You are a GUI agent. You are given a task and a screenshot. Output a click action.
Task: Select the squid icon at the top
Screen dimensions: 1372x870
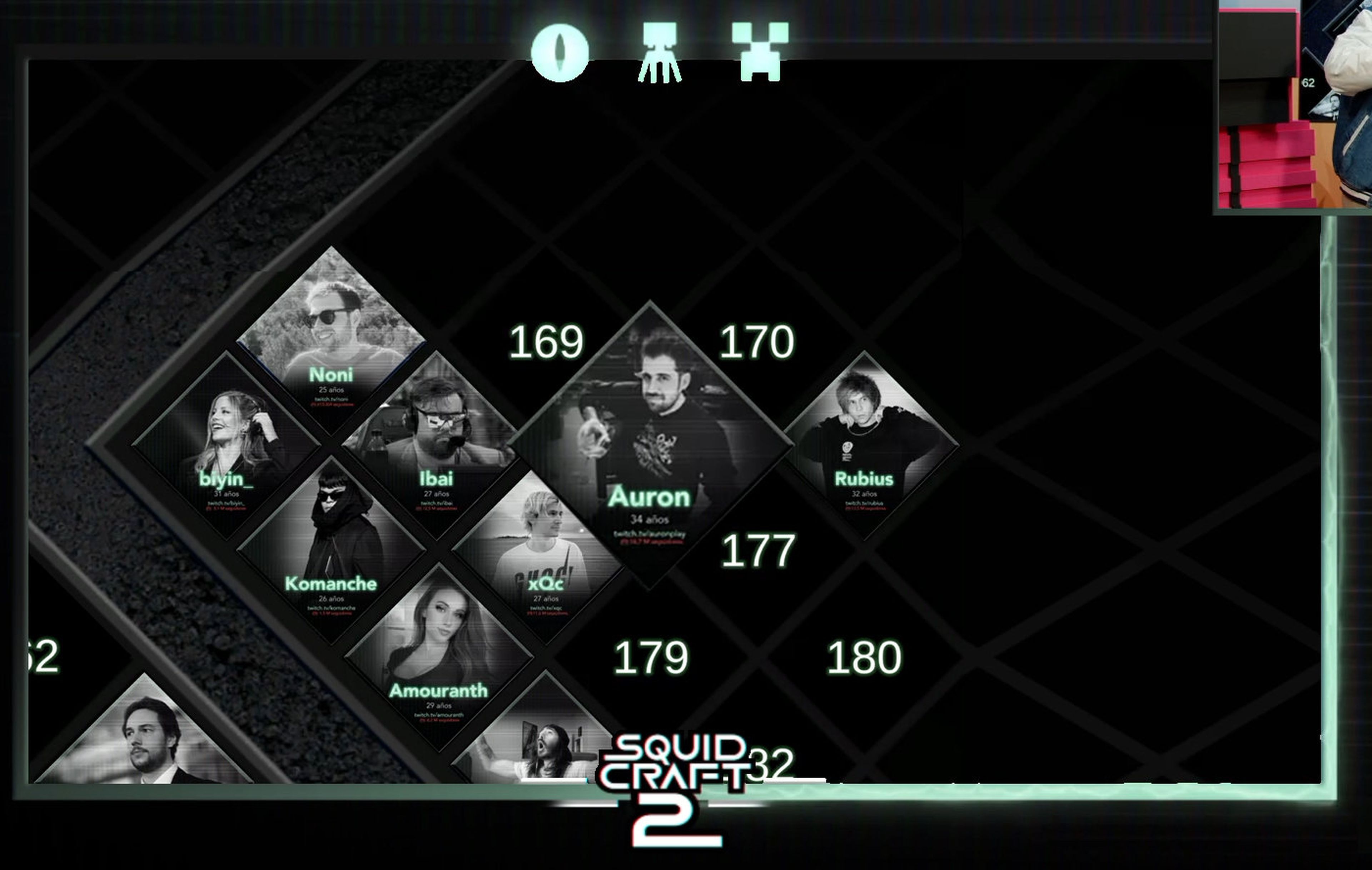click(x=659, y=52)
